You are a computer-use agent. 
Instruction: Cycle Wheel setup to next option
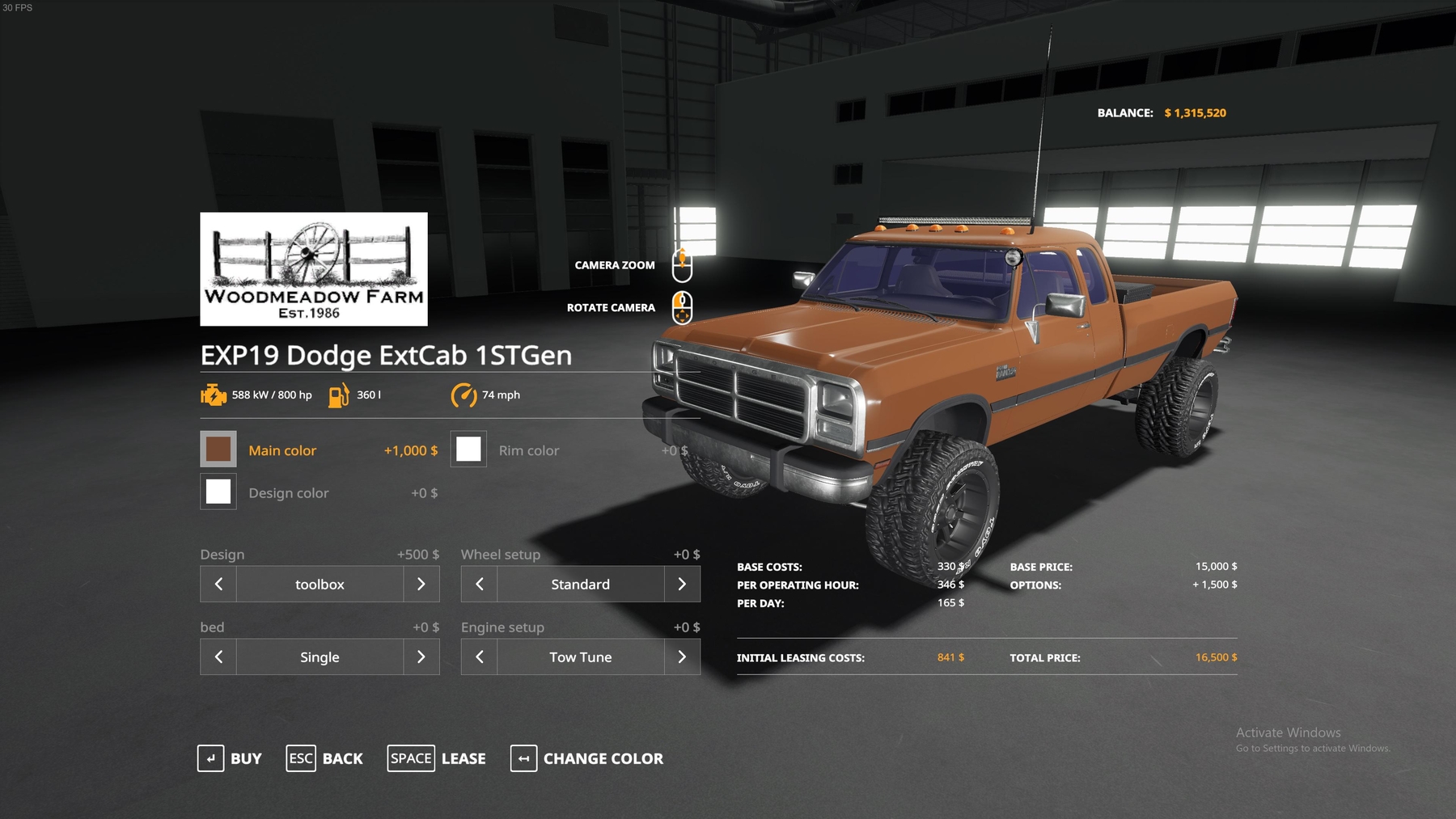[682, 584]
